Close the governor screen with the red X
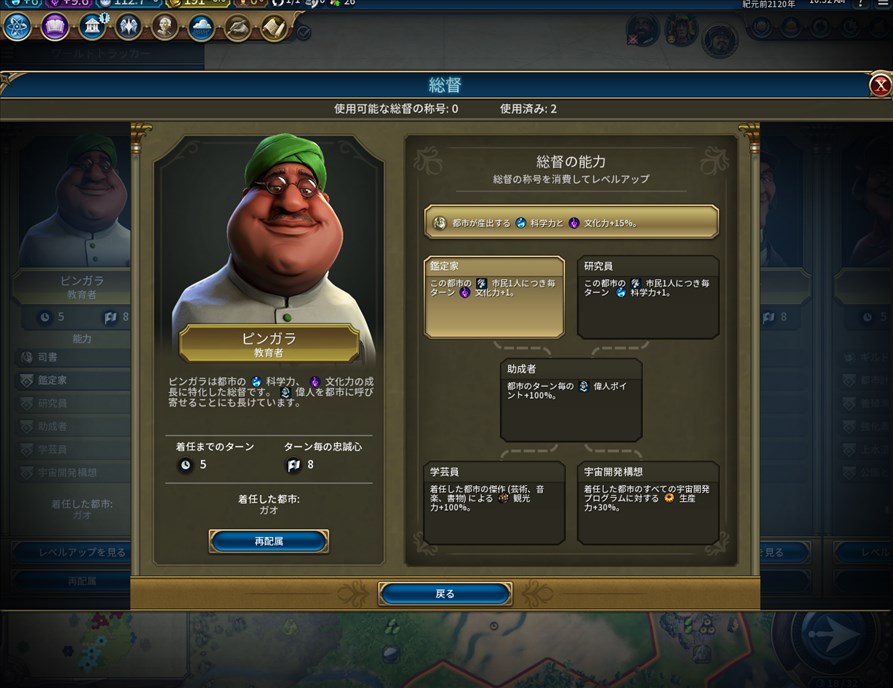 pos(880,86)
